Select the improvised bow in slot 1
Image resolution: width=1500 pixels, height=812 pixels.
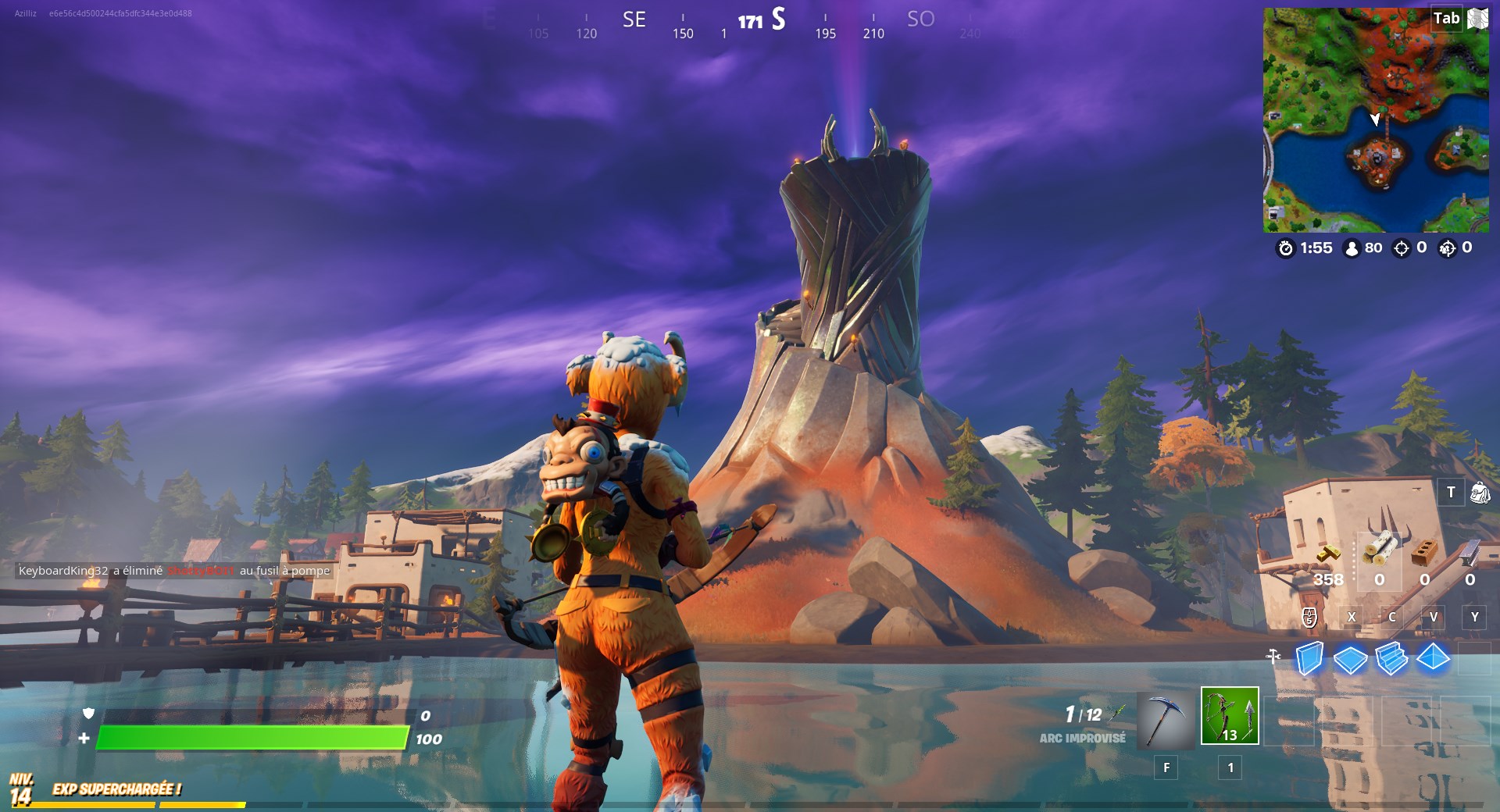pyautogui.click(x=1229, y=716)
